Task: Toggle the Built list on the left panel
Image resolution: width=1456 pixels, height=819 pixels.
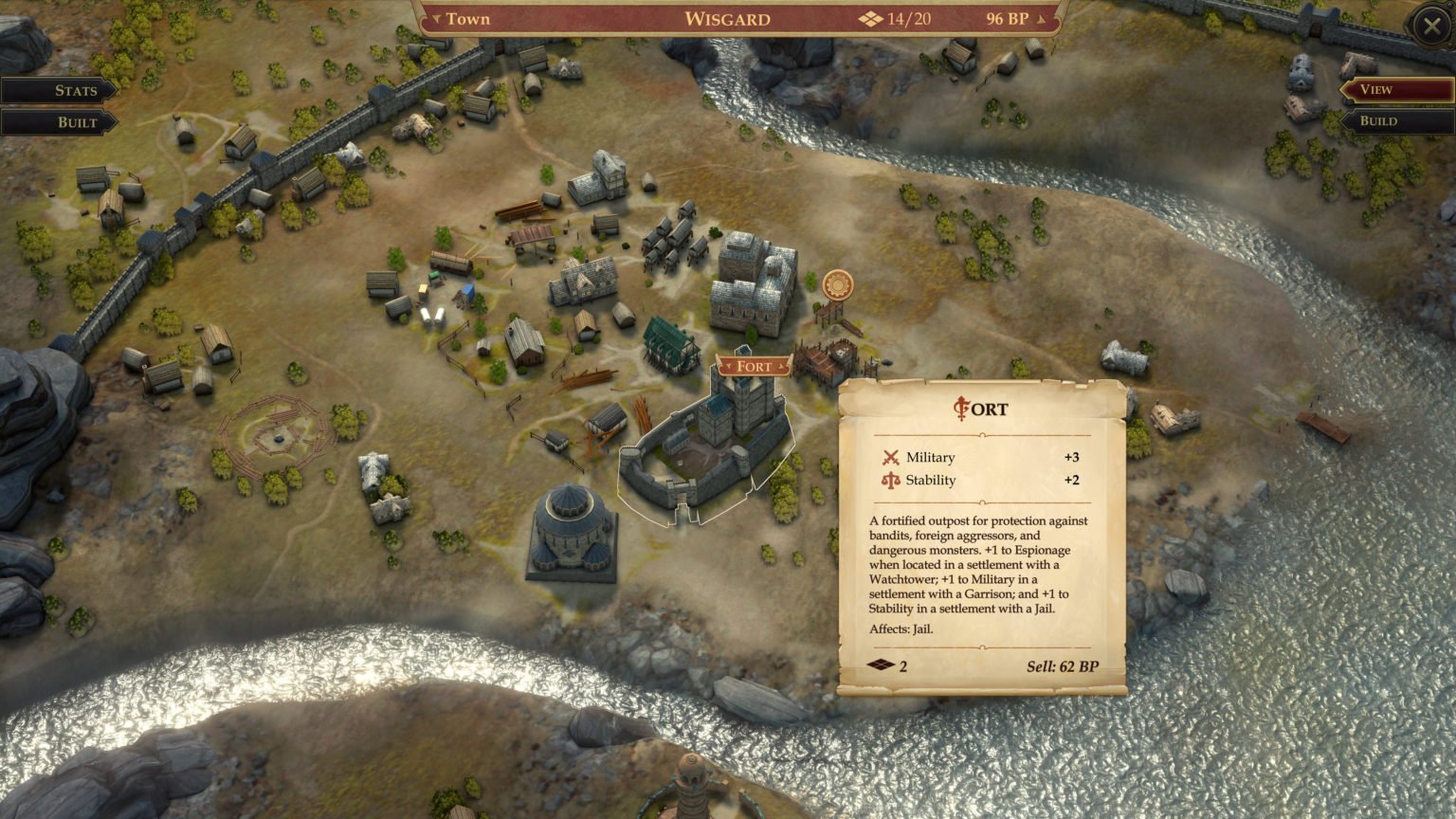Action: [76, 122]
